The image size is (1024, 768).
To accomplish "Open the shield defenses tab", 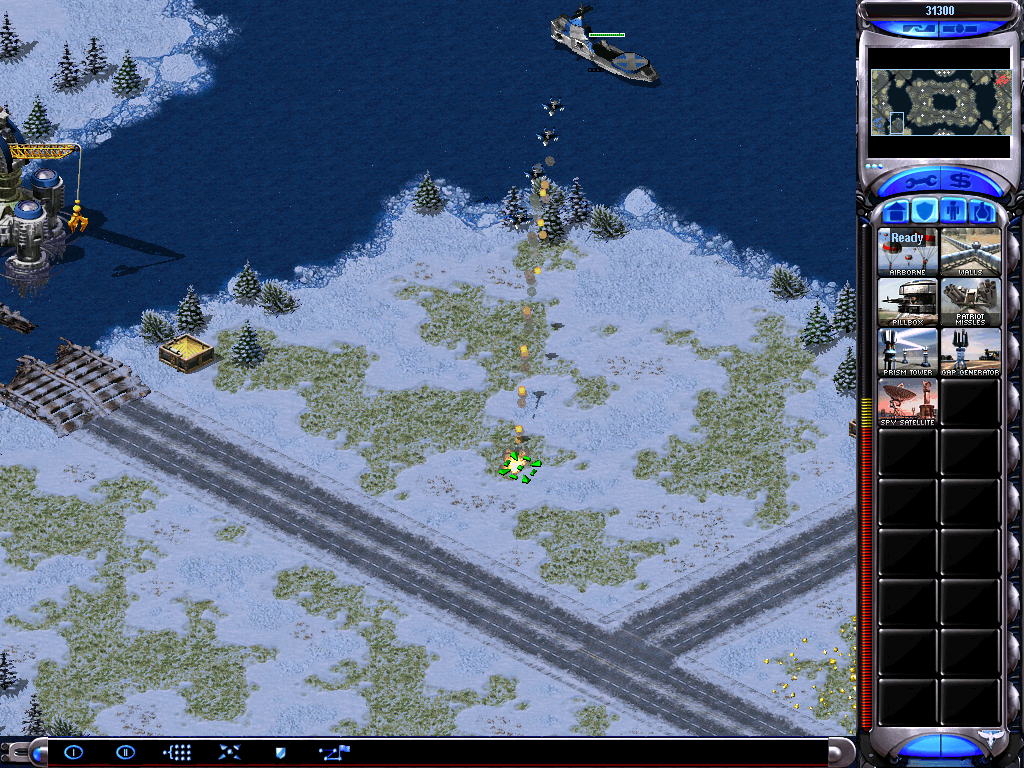I will pos(925,212).
